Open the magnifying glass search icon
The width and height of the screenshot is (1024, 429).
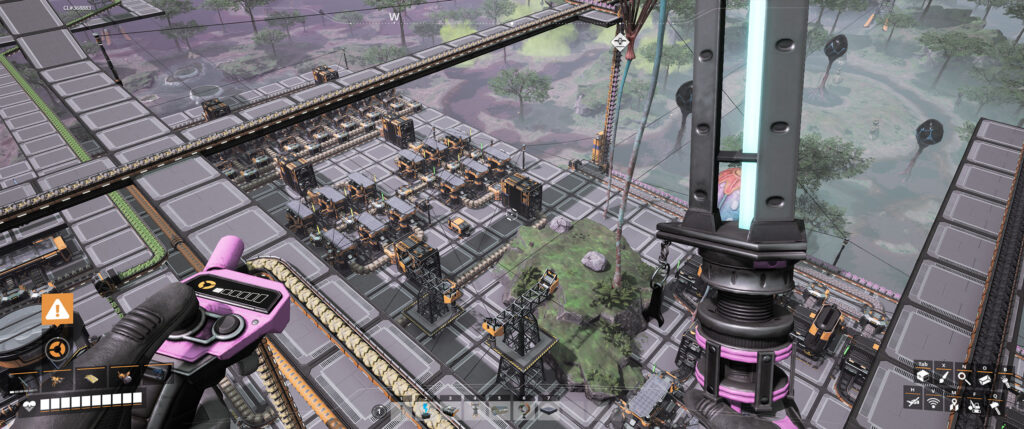pyautogui.click(x=964, y=376)
